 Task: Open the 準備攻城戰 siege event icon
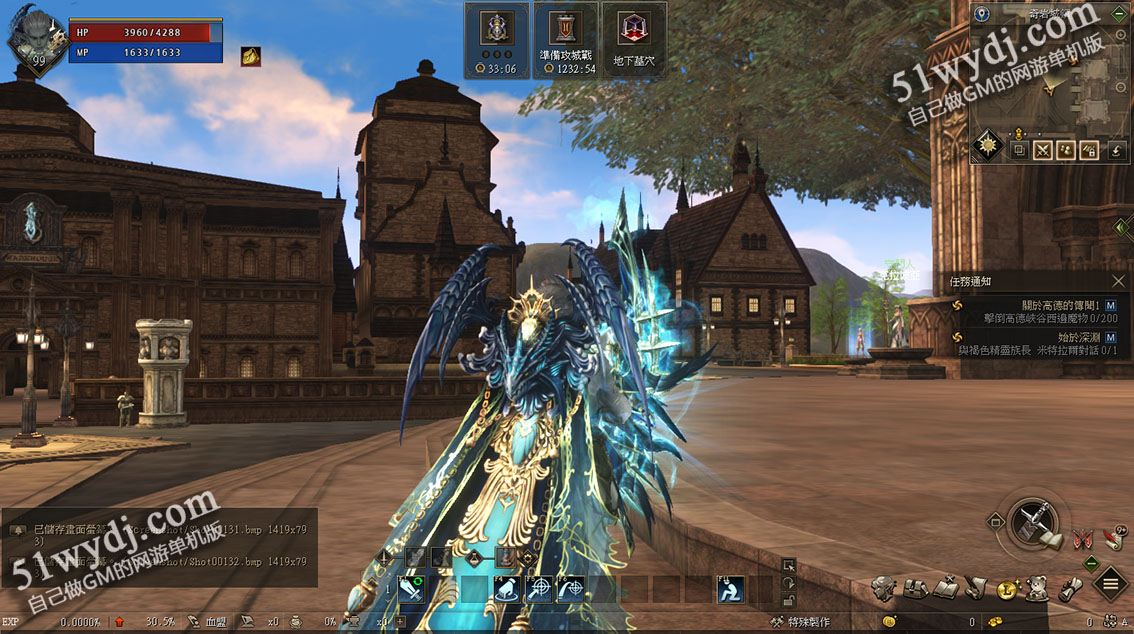coord(566,39)
